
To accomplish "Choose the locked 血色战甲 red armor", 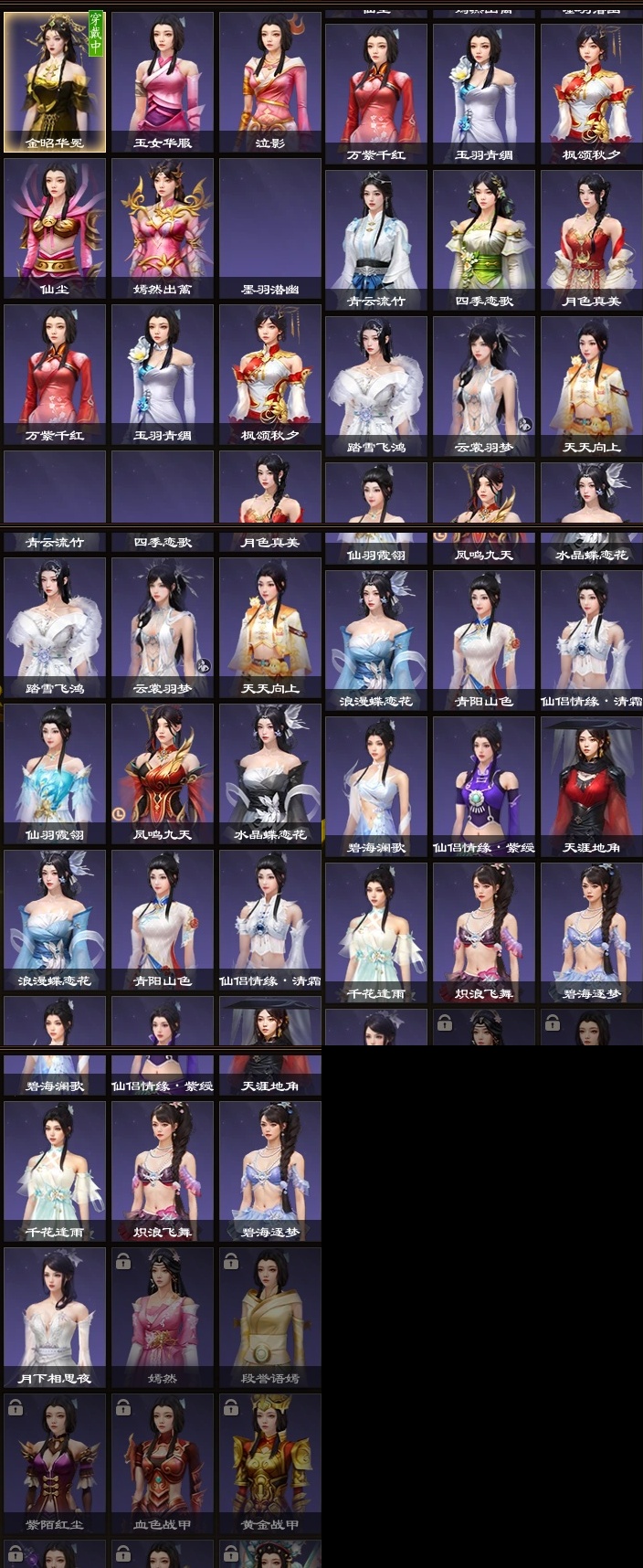I will (x=163, y=1463).
